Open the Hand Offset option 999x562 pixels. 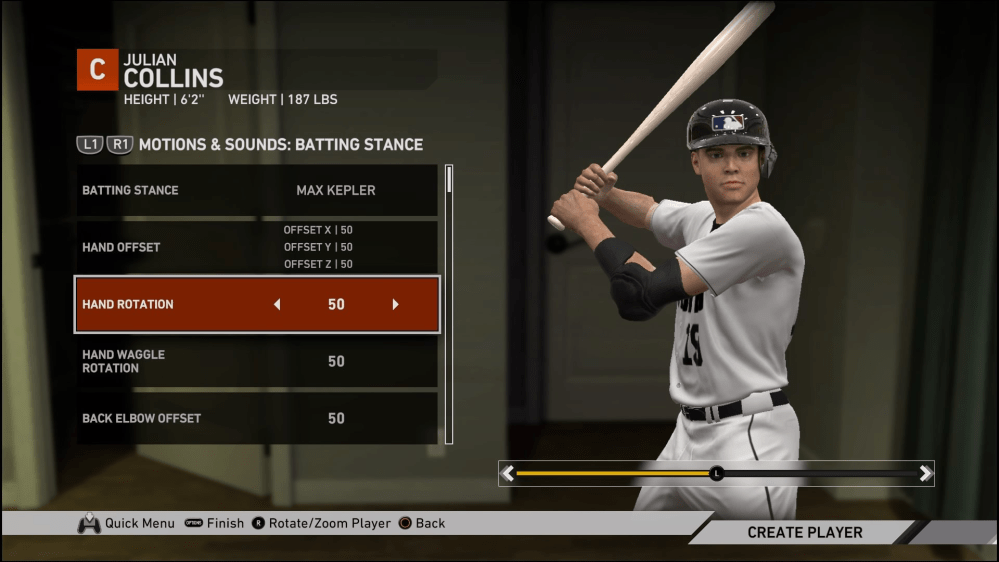click(257, 247)
